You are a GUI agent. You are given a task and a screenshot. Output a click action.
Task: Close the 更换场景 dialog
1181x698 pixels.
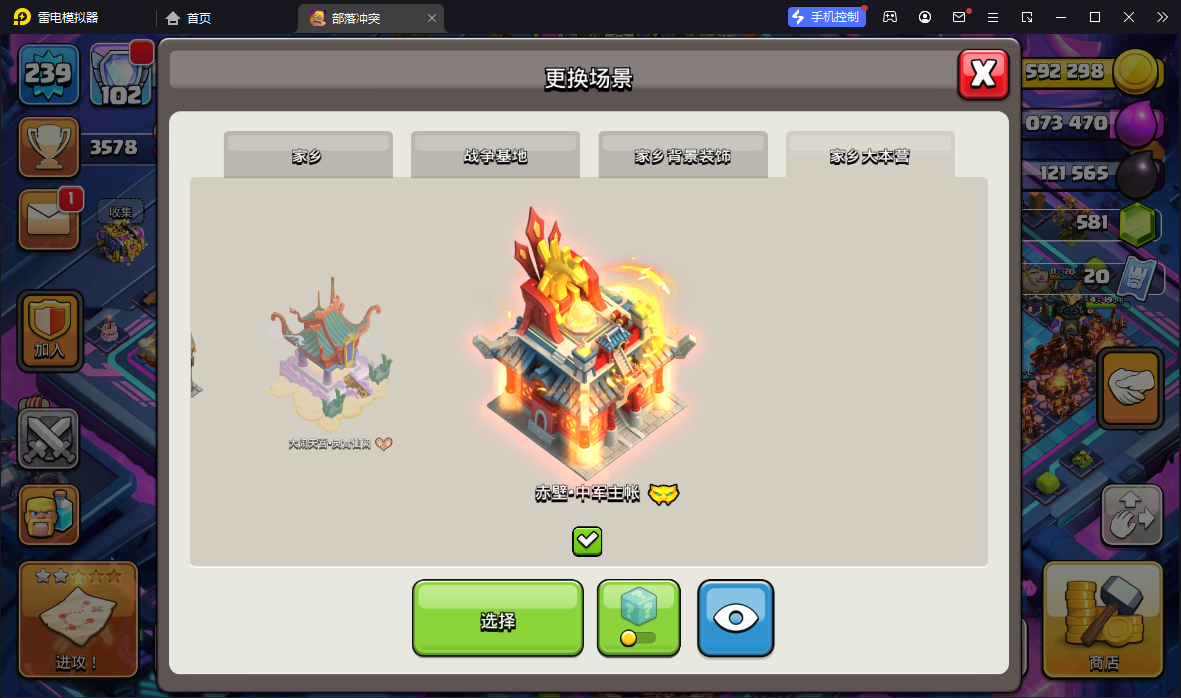point(983,74)
